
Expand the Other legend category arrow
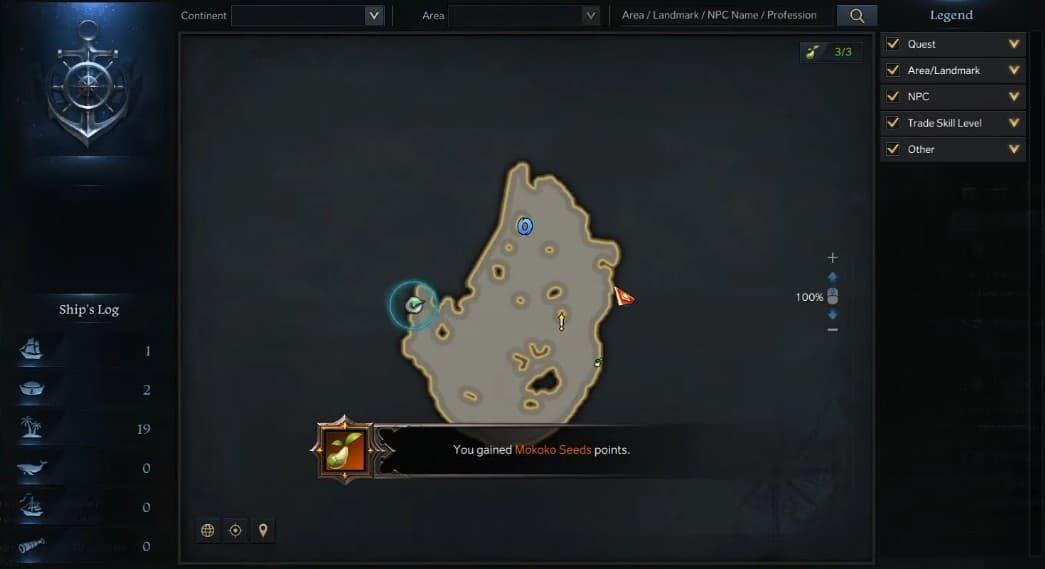tap(1014, 149)
